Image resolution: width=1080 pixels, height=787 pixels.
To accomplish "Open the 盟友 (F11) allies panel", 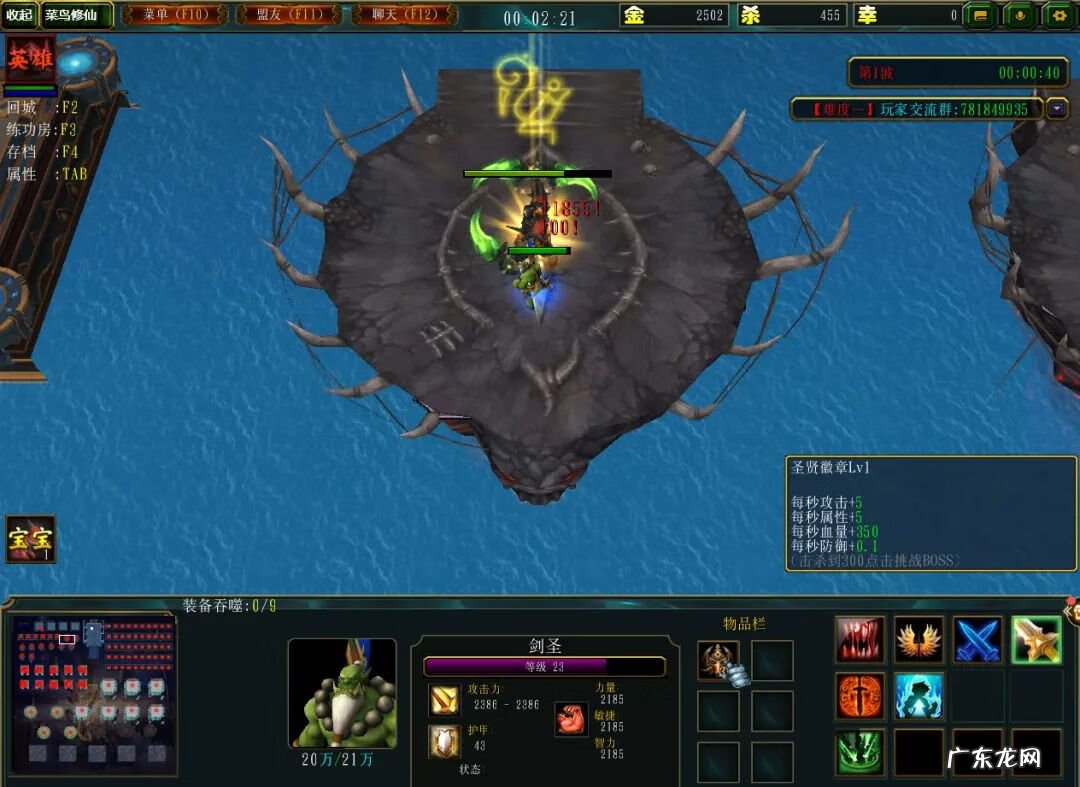I will pos(294,15).
